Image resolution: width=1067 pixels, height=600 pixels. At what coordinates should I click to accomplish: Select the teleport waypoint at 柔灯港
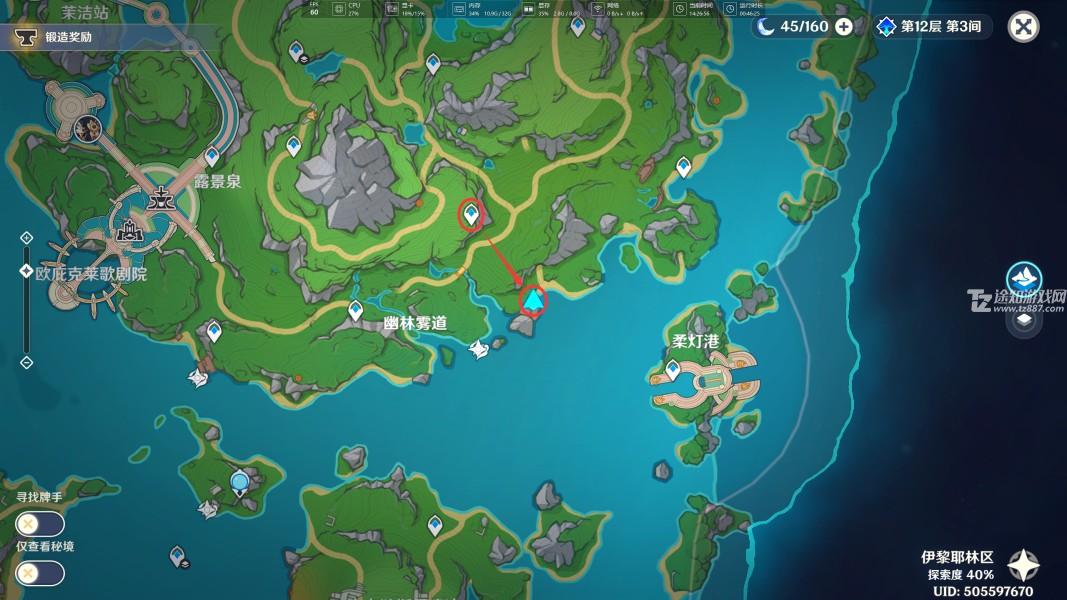[x=673, y=370]
